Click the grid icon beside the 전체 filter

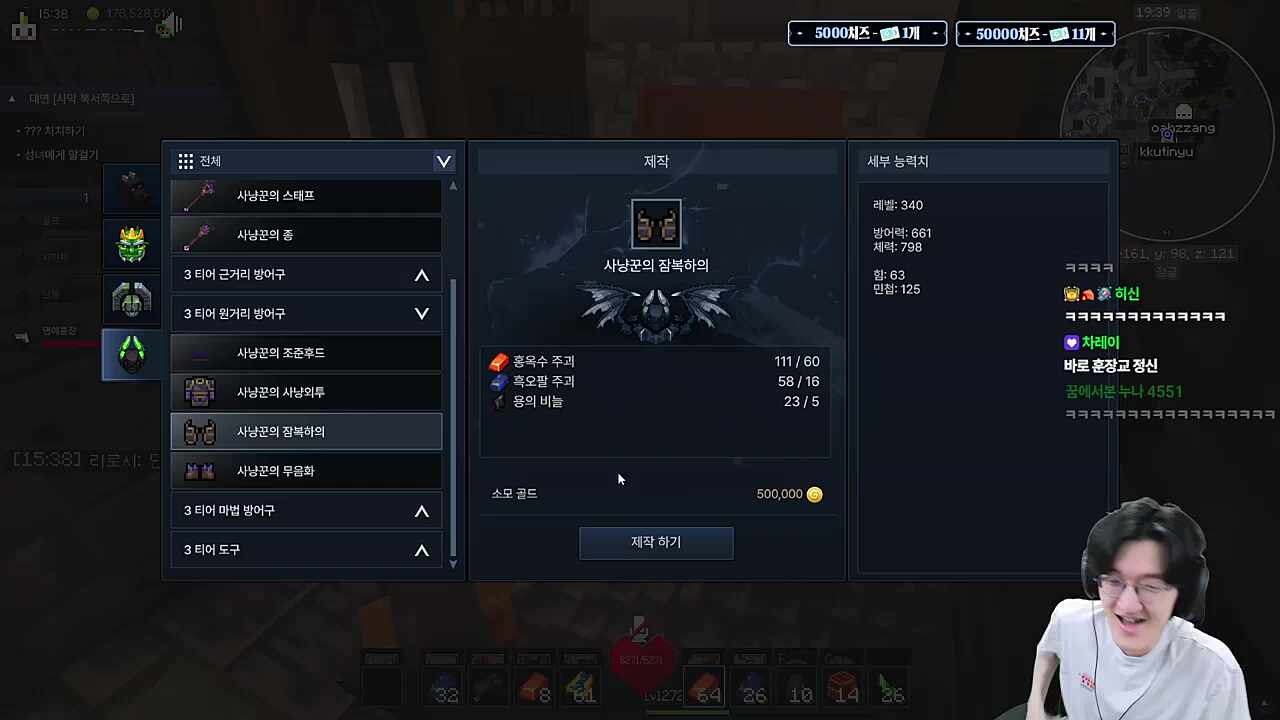(186, 161)
